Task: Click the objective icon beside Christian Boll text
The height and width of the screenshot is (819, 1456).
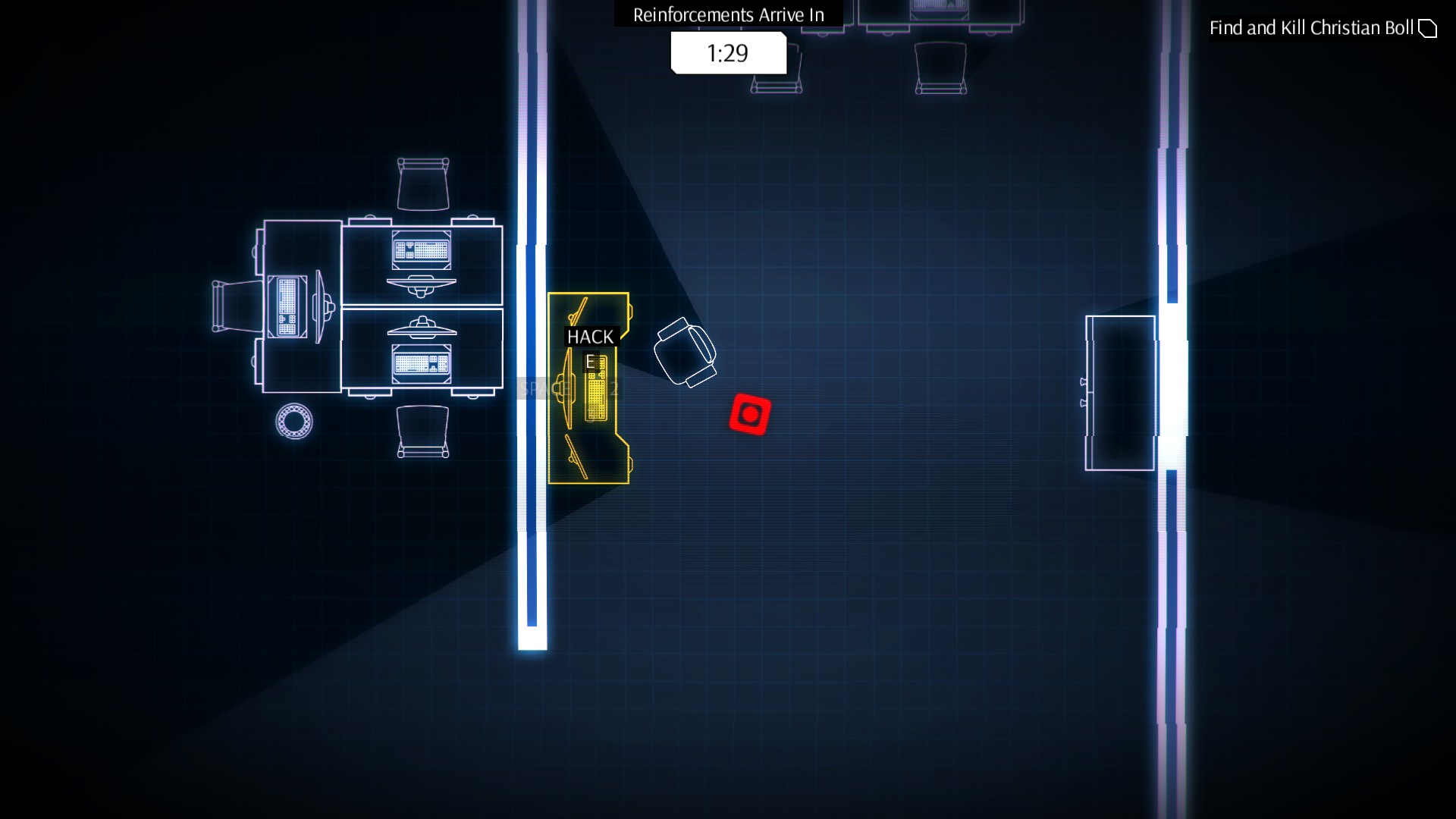Action: (1429, 27)
